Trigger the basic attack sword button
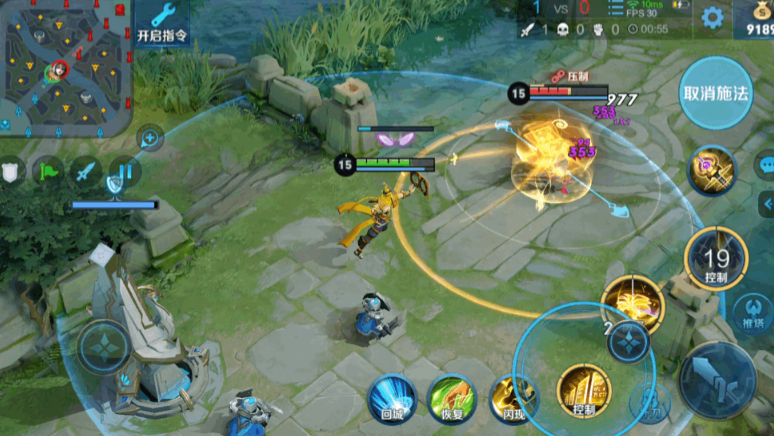The width and height of the screenshot is (774, 436). [x=717, y=380]
